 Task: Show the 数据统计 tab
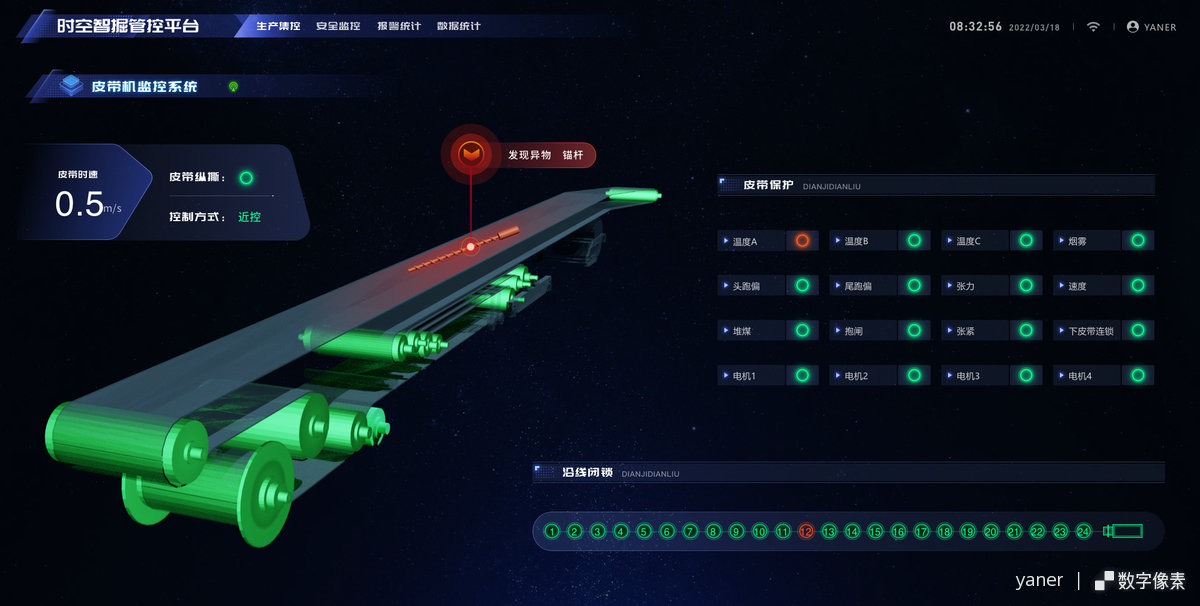tap(459, 26)
